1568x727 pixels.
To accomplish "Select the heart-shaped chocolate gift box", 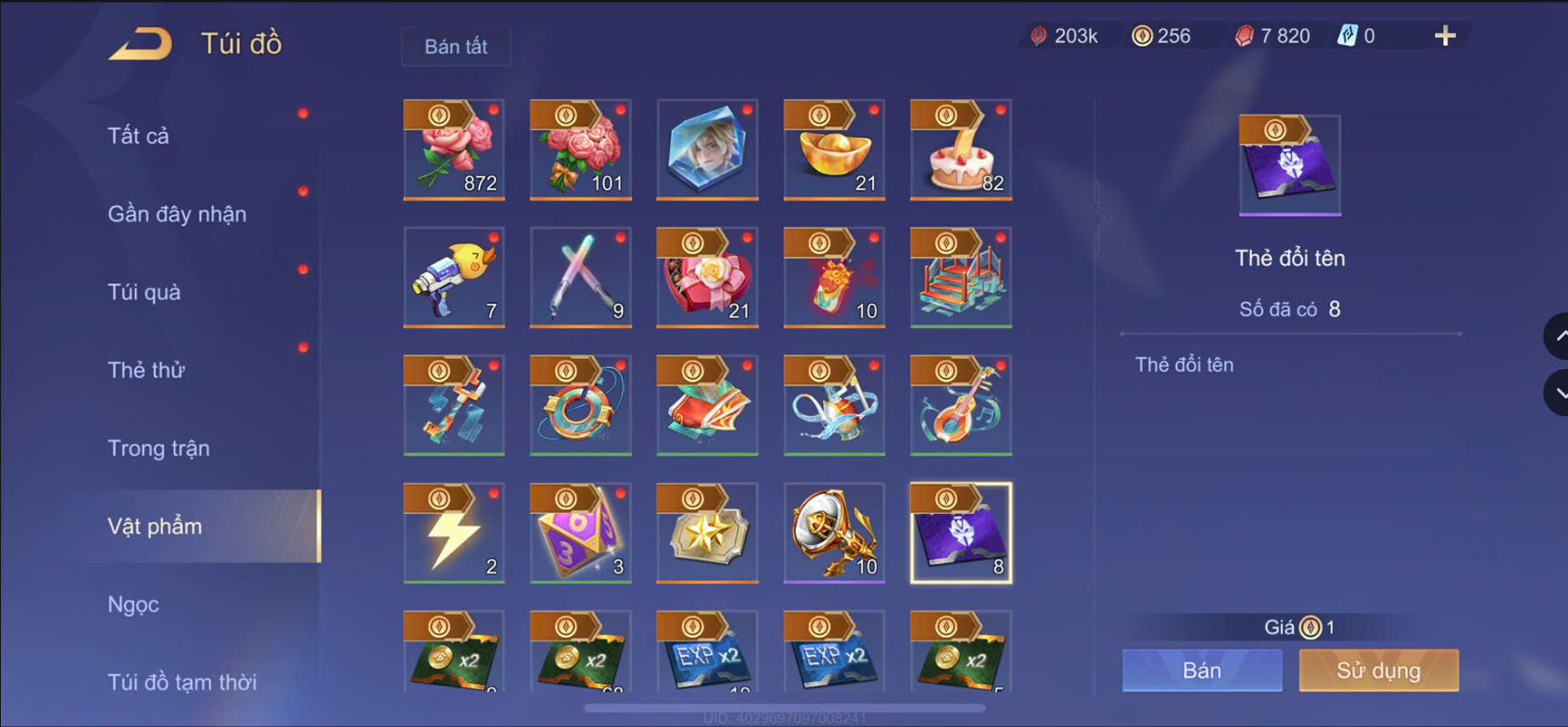I will [707, 279].
